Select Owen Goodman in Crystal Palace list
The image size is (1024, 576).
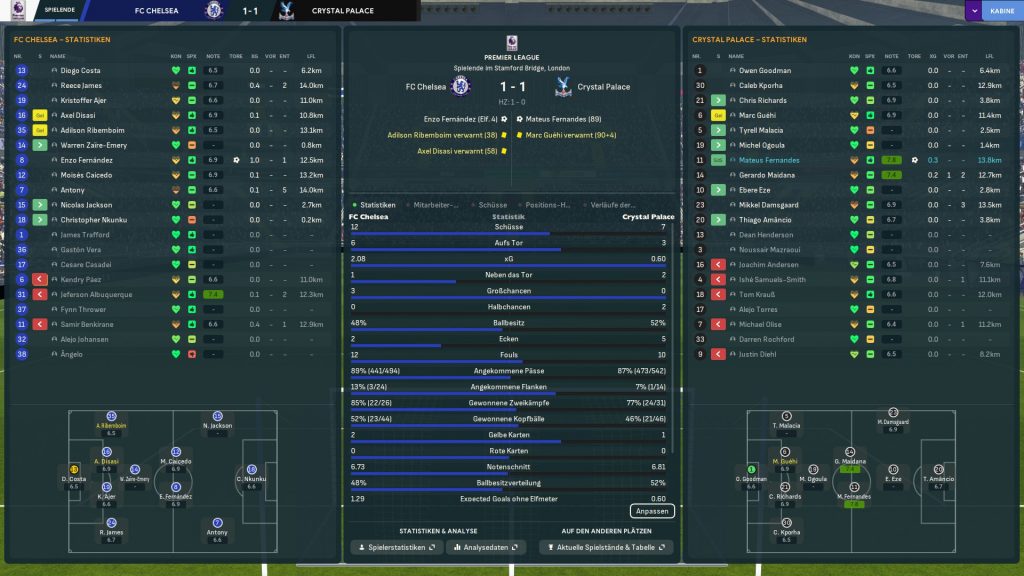[x=764, y=71]
